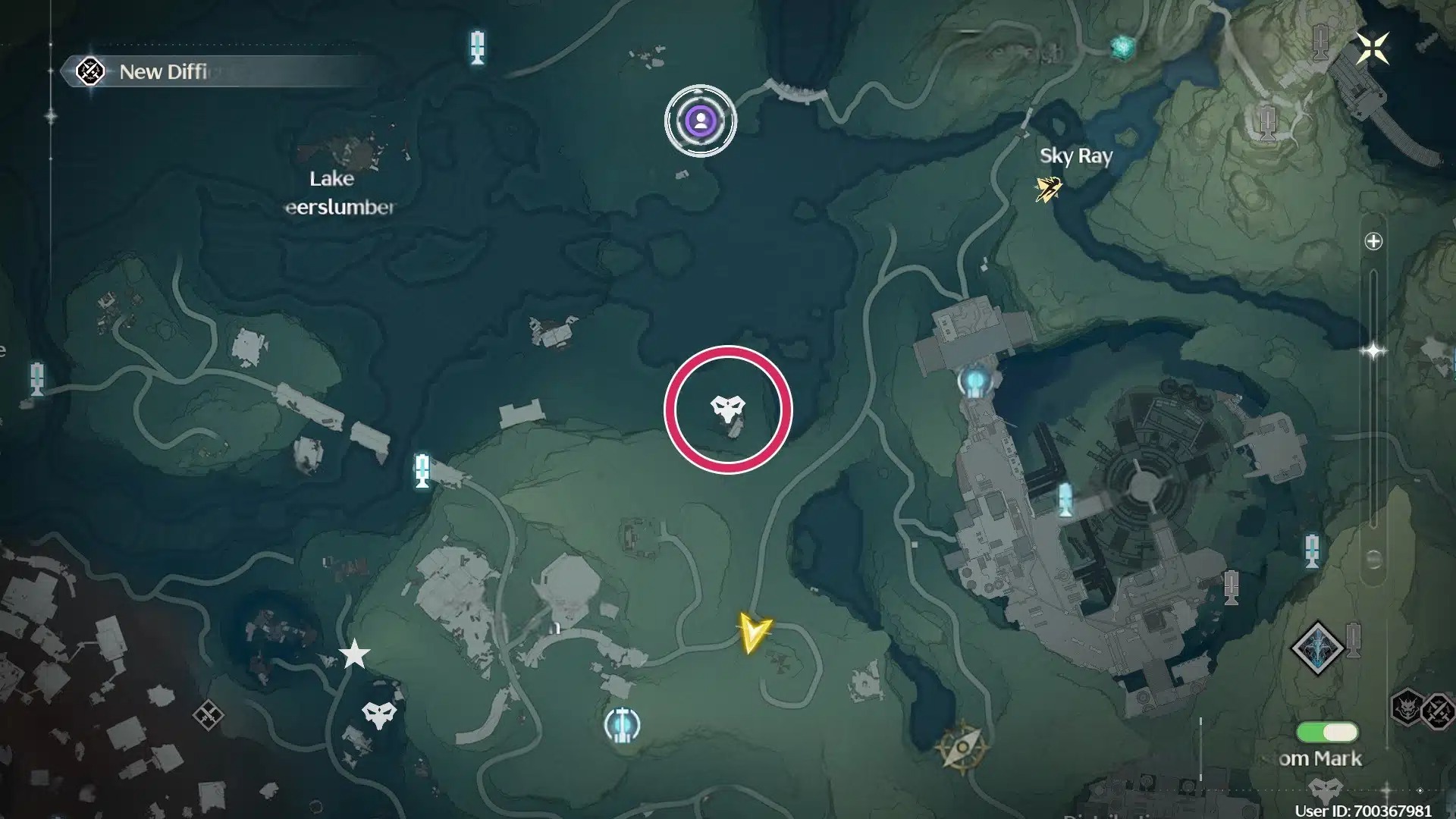Viewport: 1456px width, 819px height.
Task: Zoom out with the minus button
Action: pyautogui.click(x=1373, y=560)
